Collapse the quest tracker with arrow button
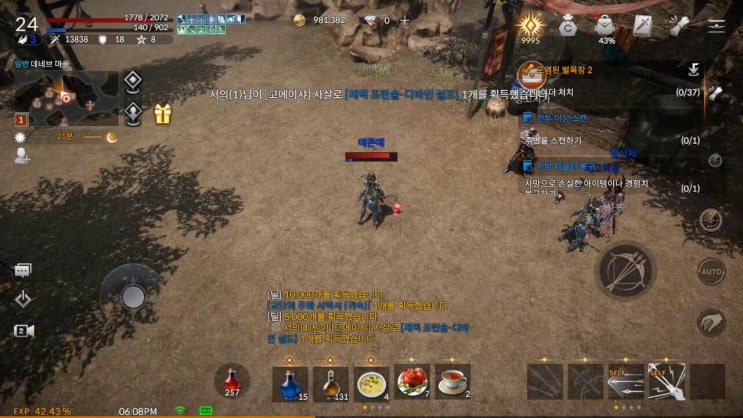The image size is (743, 418). pyautogui.click(x=693, y=69)
